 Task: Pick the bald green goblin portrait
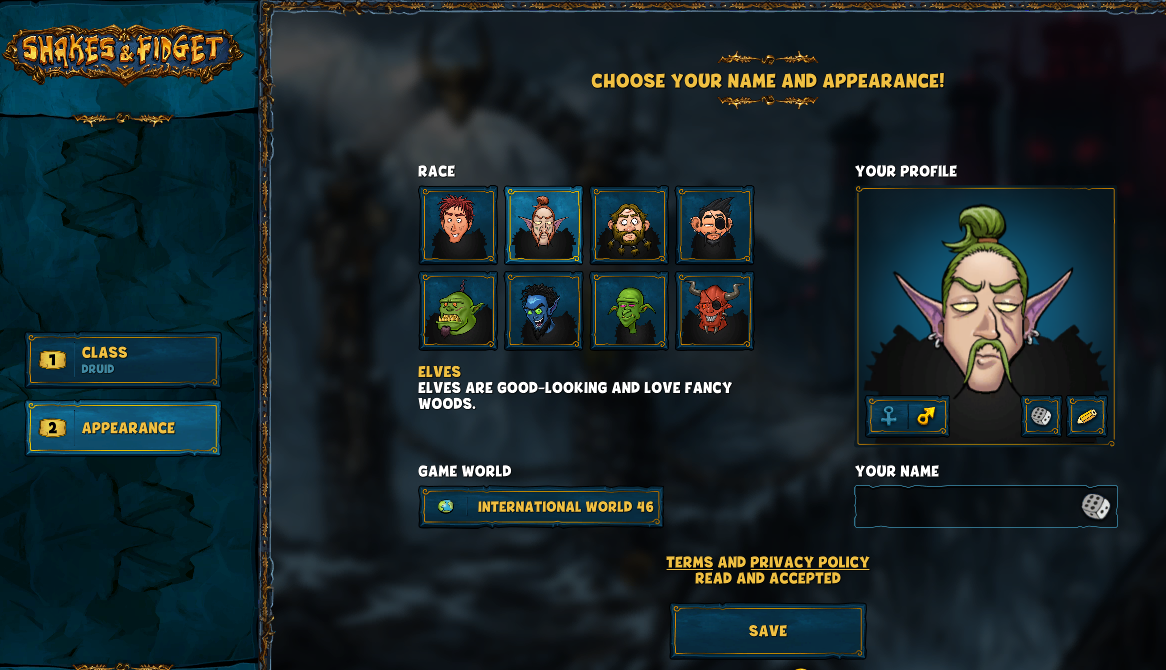(x=629, y=311)
